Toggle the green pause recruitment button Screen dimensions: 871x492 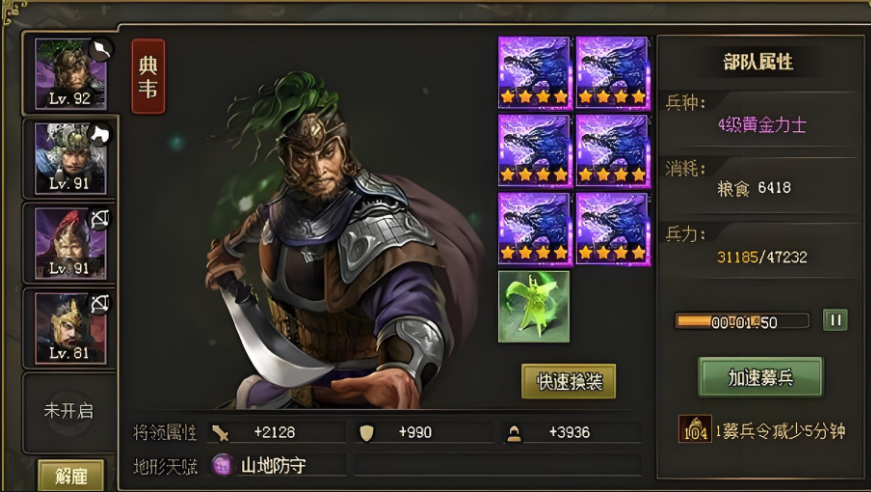pos(834,321)
